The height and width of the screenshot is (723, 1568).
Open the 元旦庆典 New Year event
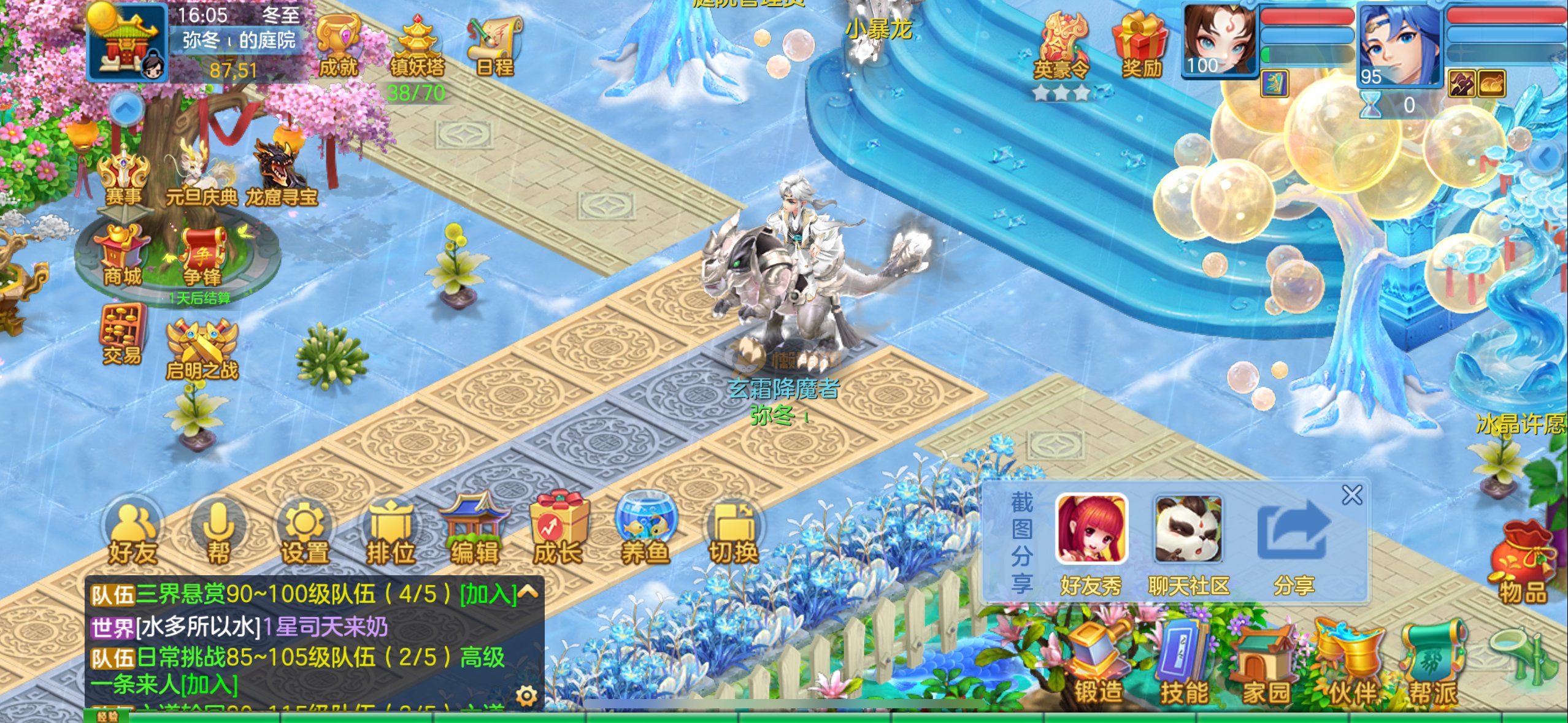pyautogui.click(x=201, y=174)
